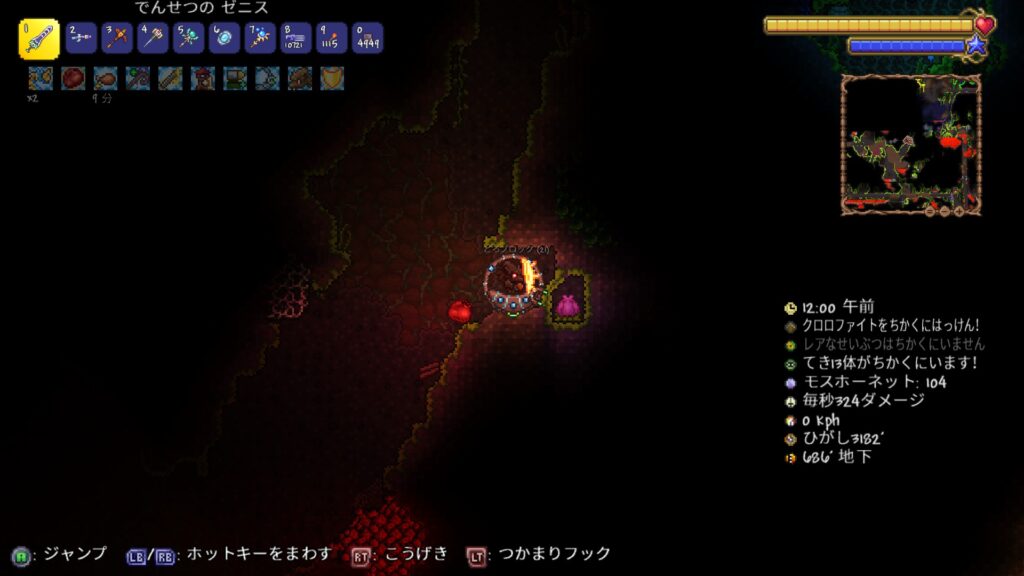Click the drumstick Well Fed buff icon
1024x576 pixels.
pos(105,78)
